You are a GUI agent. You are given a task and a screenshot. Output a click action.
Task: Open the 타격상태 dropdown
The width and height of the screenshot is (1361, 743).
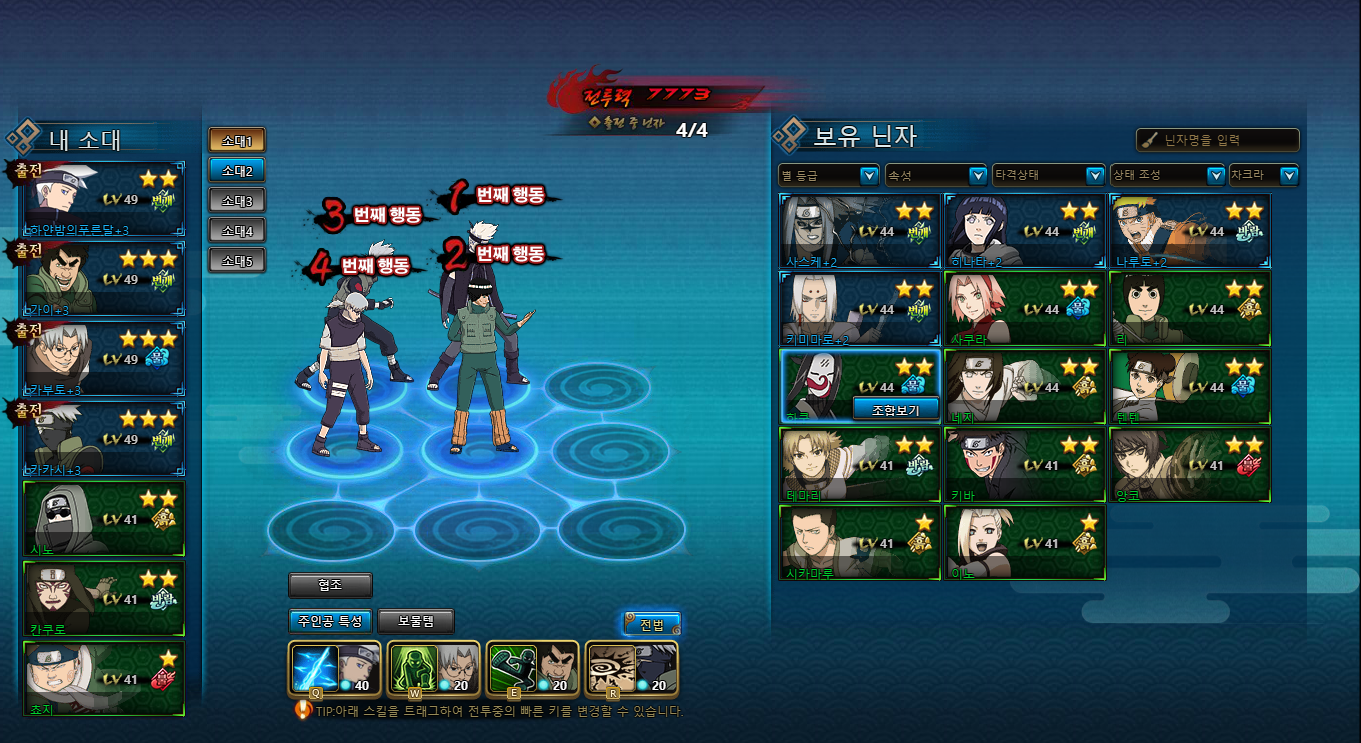pyautogui.click(x=1048, y=175)
